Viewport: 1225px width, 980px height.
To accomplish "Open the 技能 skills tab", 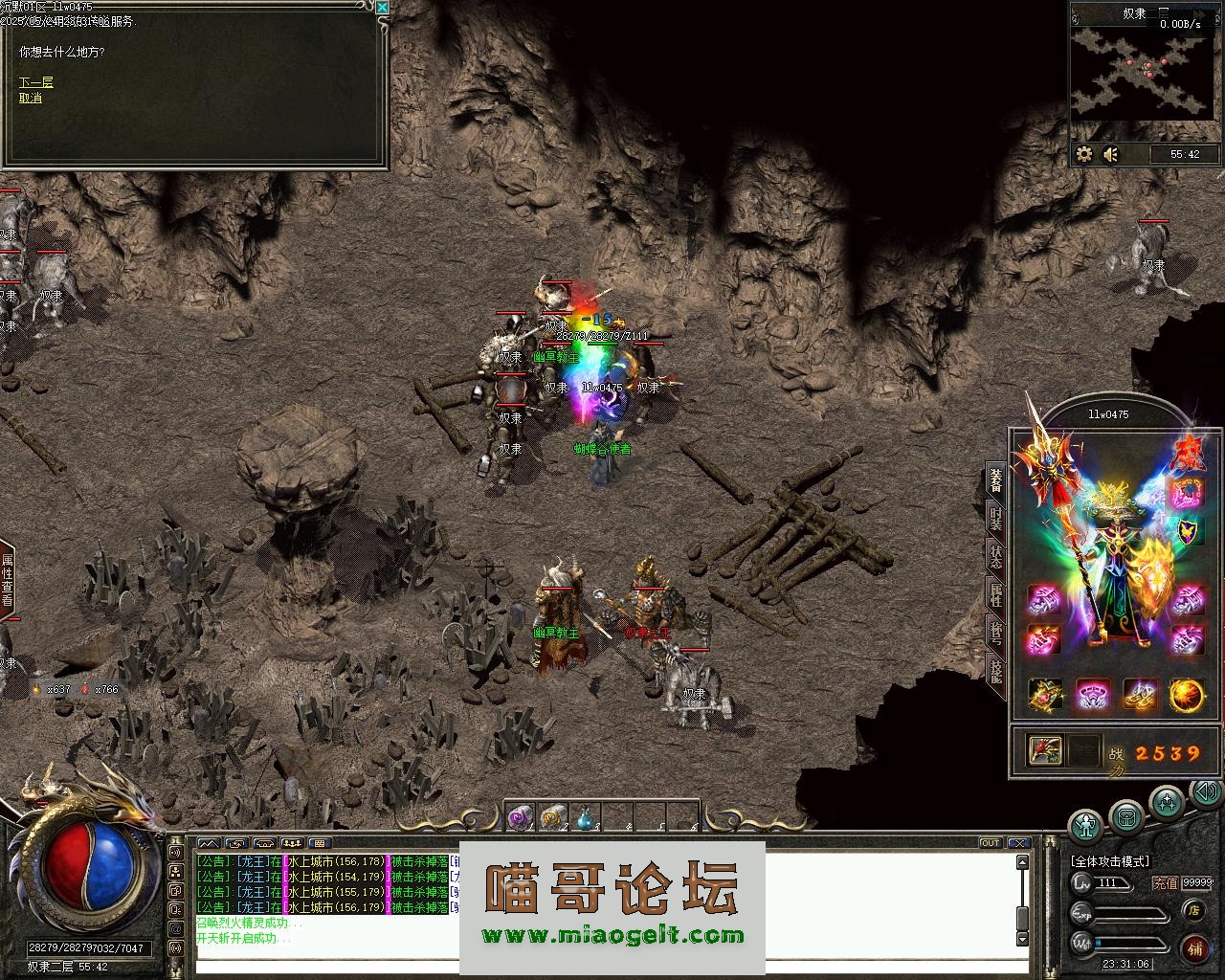I will [x=996, y=674].
